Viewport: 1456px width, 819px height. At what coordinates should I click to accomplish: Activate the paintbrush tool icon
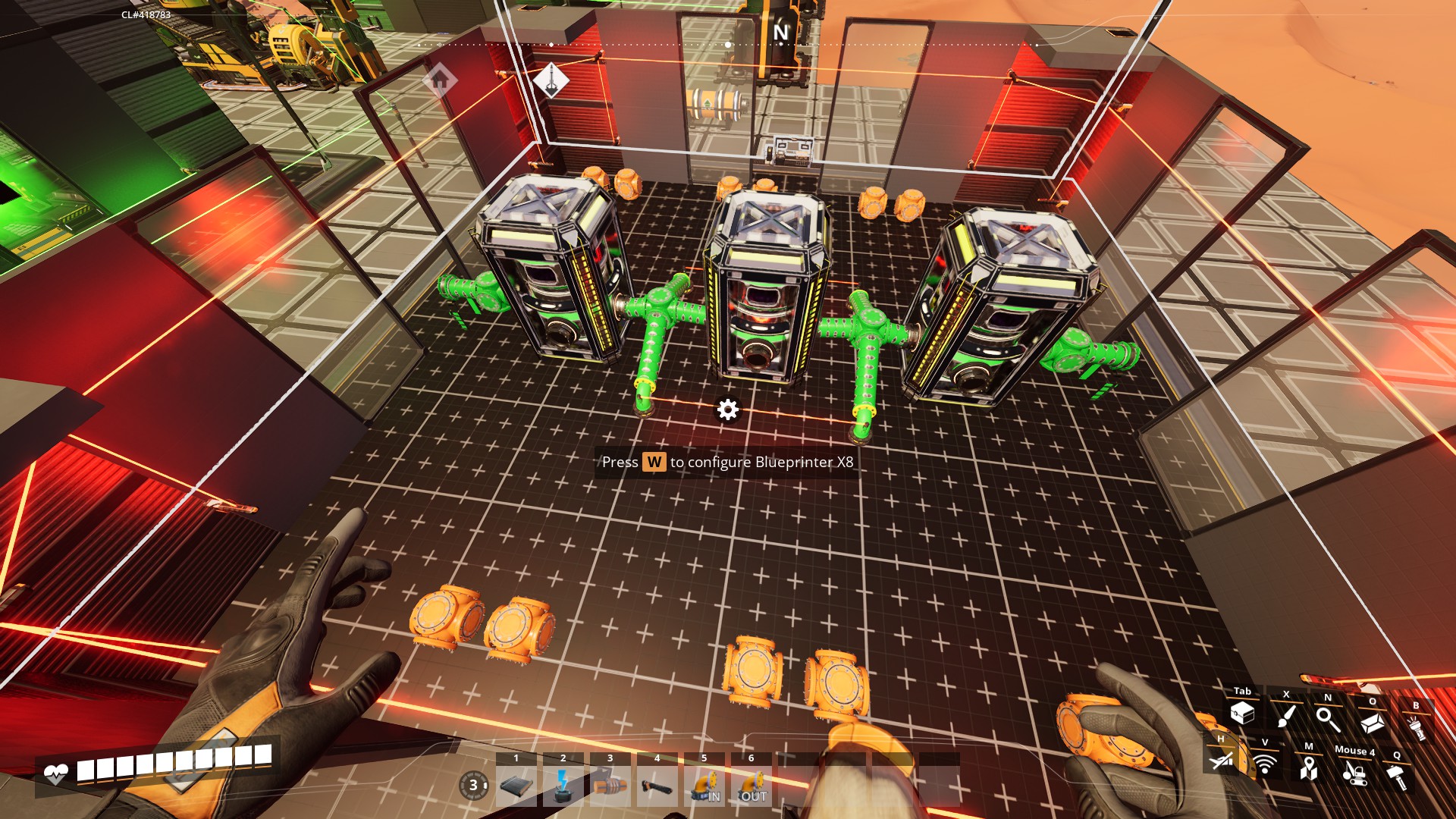[1286, 716]
